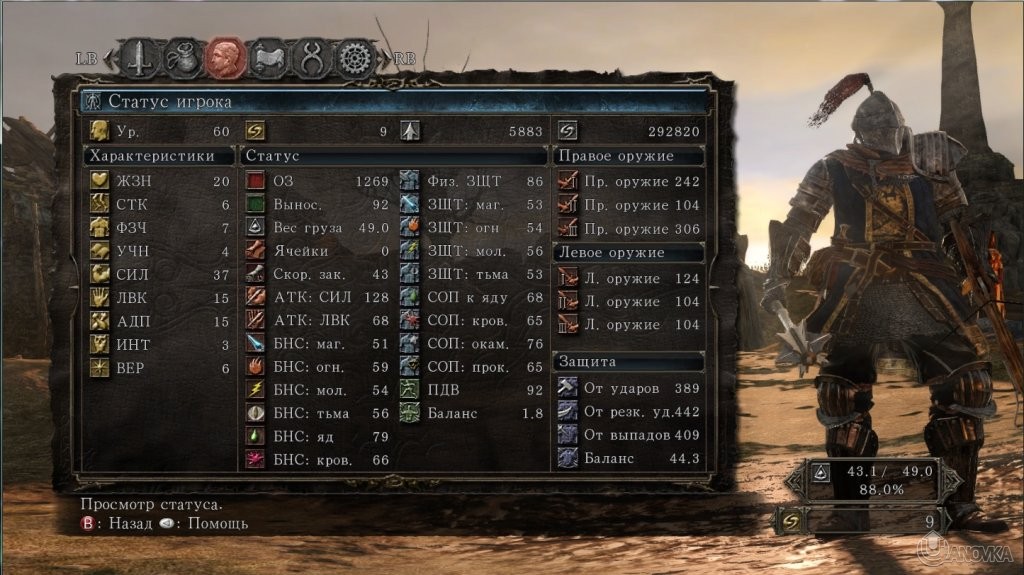Select the От ударов defense row

(x=629, y=388)
